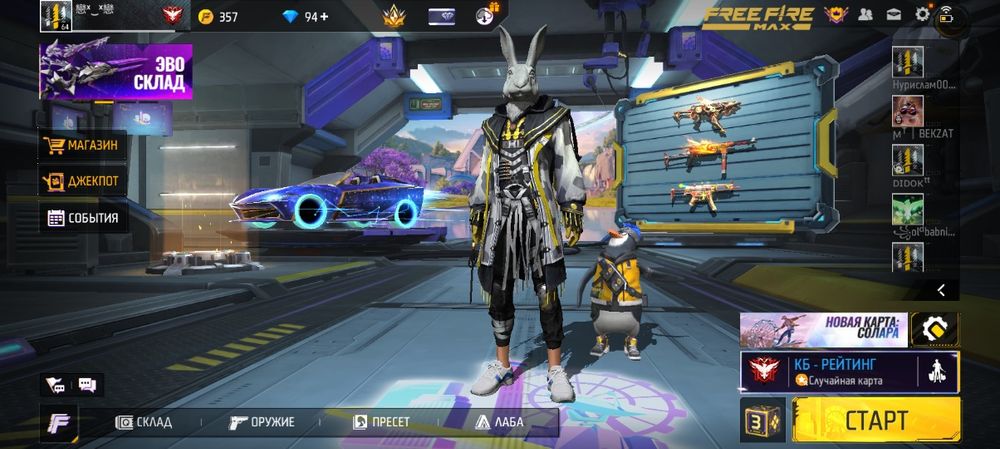Go to the ЛАБА tab
The height and width of the screenshot is (449, 1000).
[x=500, y=422]
